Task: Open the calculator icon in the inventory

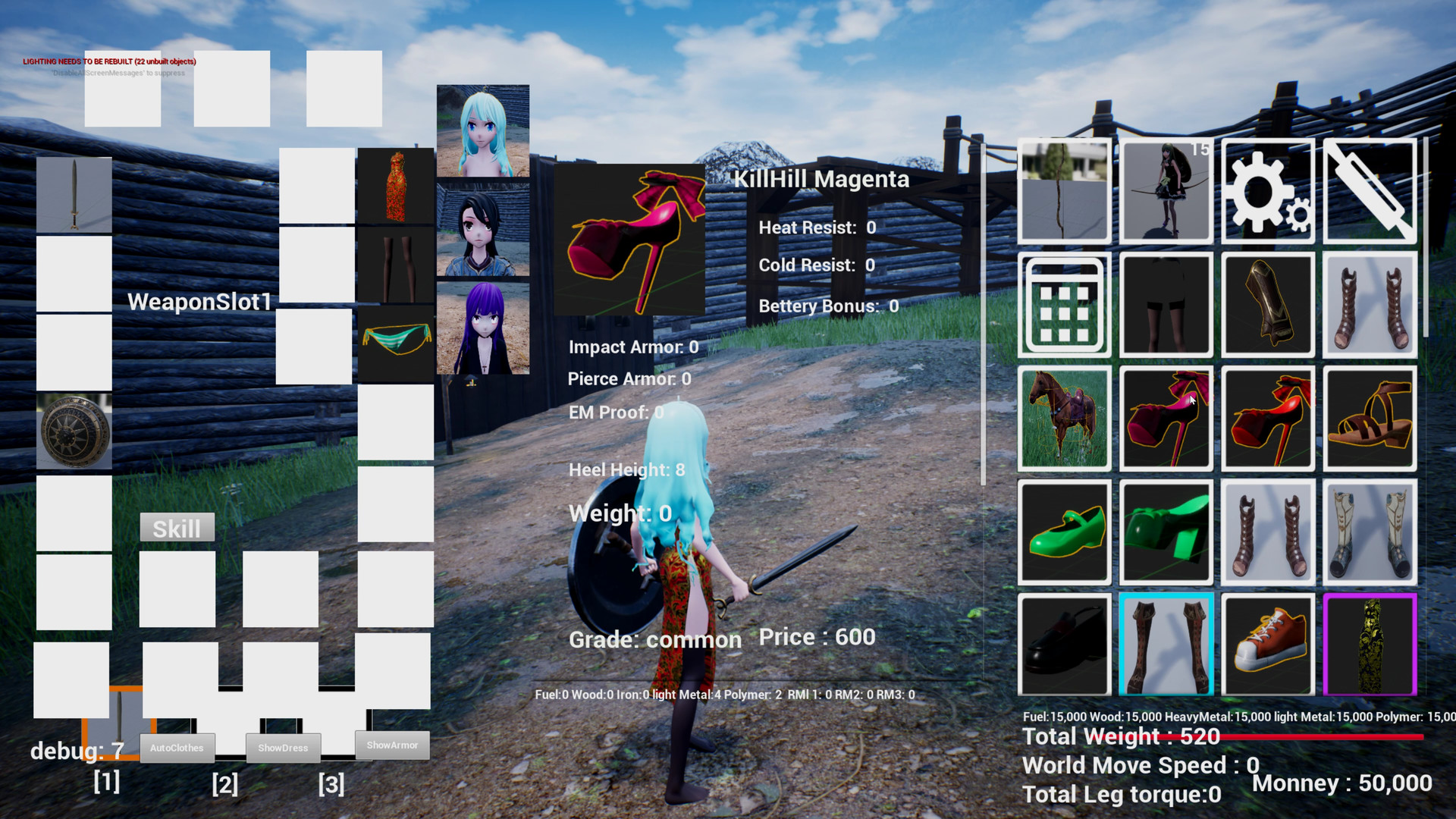Action: tap(1064, 305)
